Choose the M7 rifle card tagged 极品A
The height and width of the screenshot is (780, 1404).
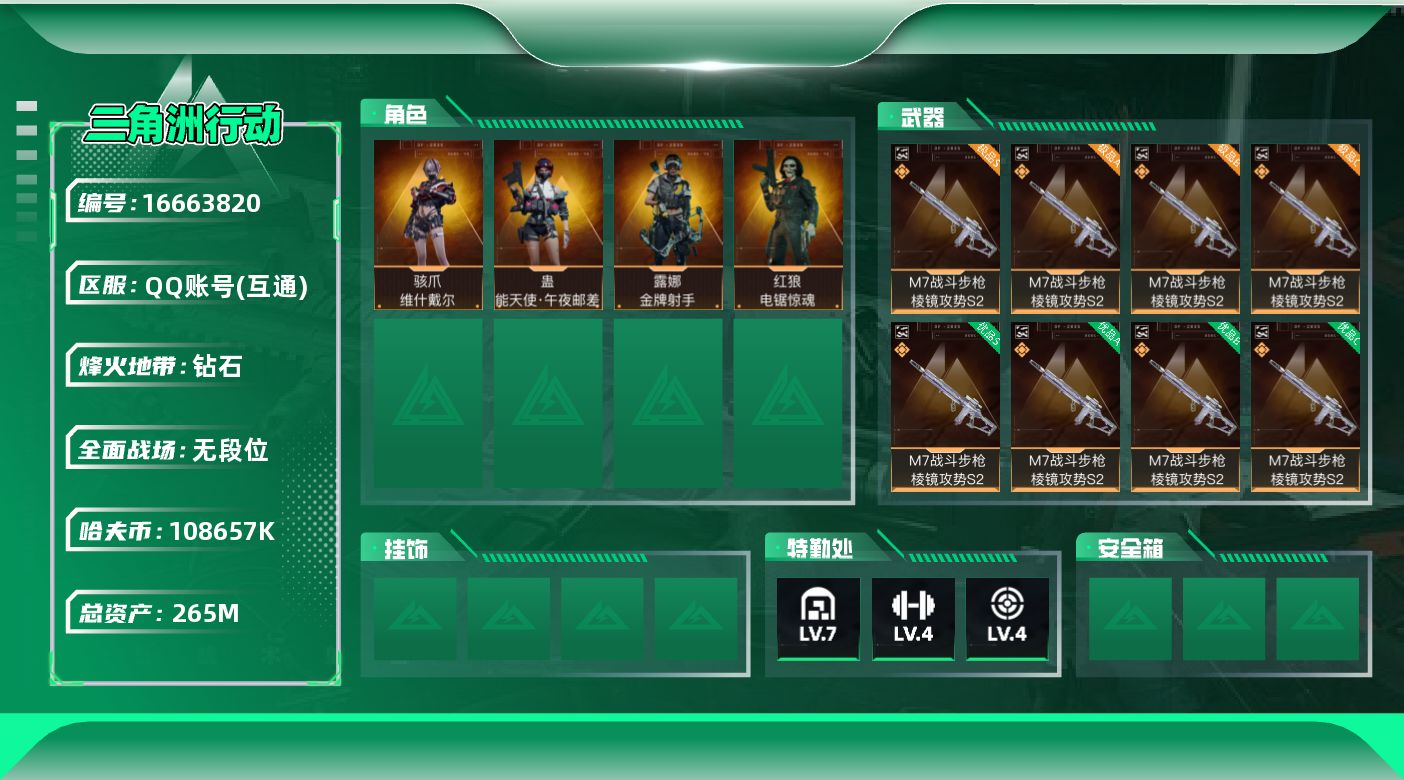1065,228
